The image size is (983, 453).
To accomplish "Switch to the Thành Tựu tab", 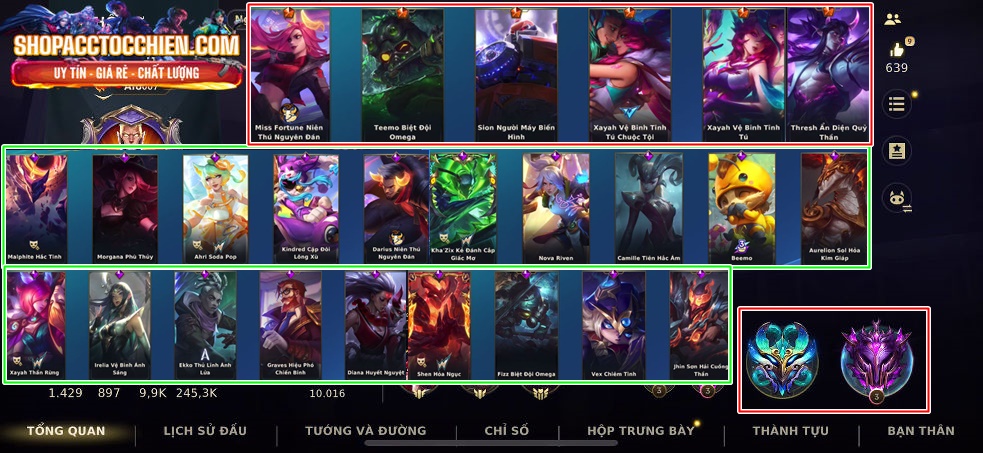I will click(790, 431).
